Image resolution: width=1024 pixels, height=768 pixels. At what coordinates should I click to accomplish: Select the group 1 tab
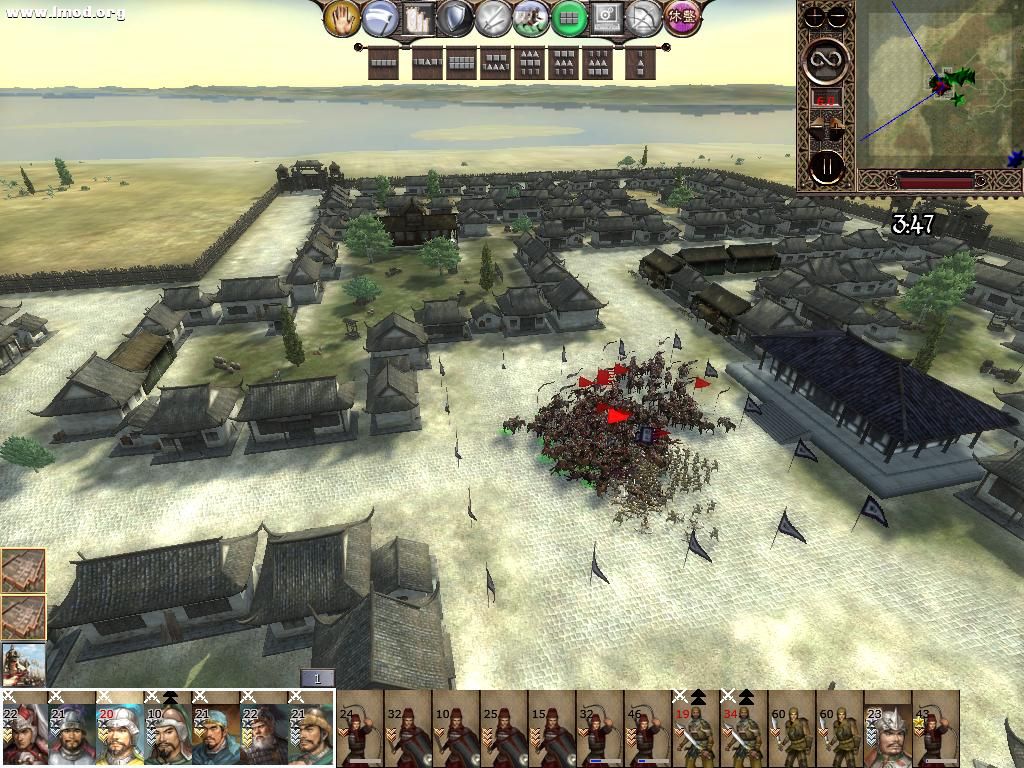click(x=317, y=679)
